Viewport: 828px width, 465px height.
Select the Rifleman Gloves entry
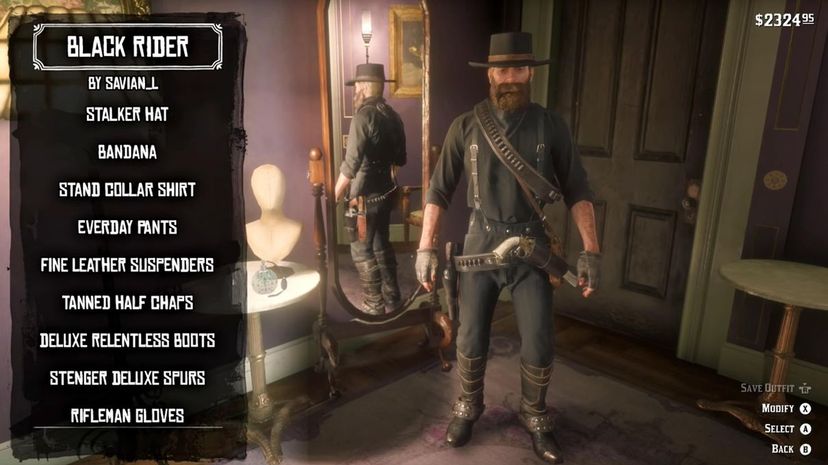(127, 416)
